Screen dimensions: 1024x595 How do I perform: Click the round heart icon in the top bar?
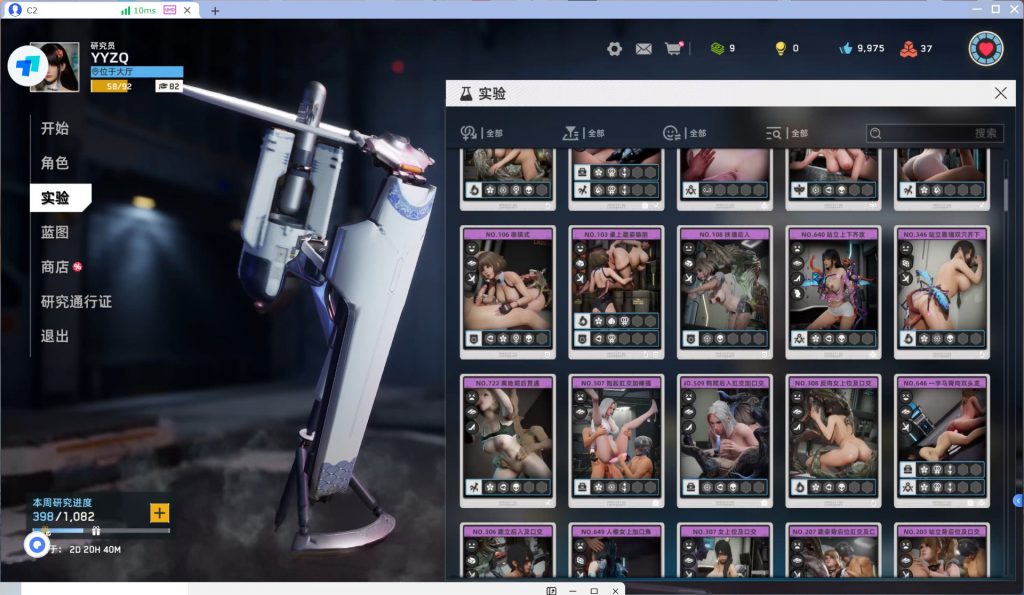(985, 48)
